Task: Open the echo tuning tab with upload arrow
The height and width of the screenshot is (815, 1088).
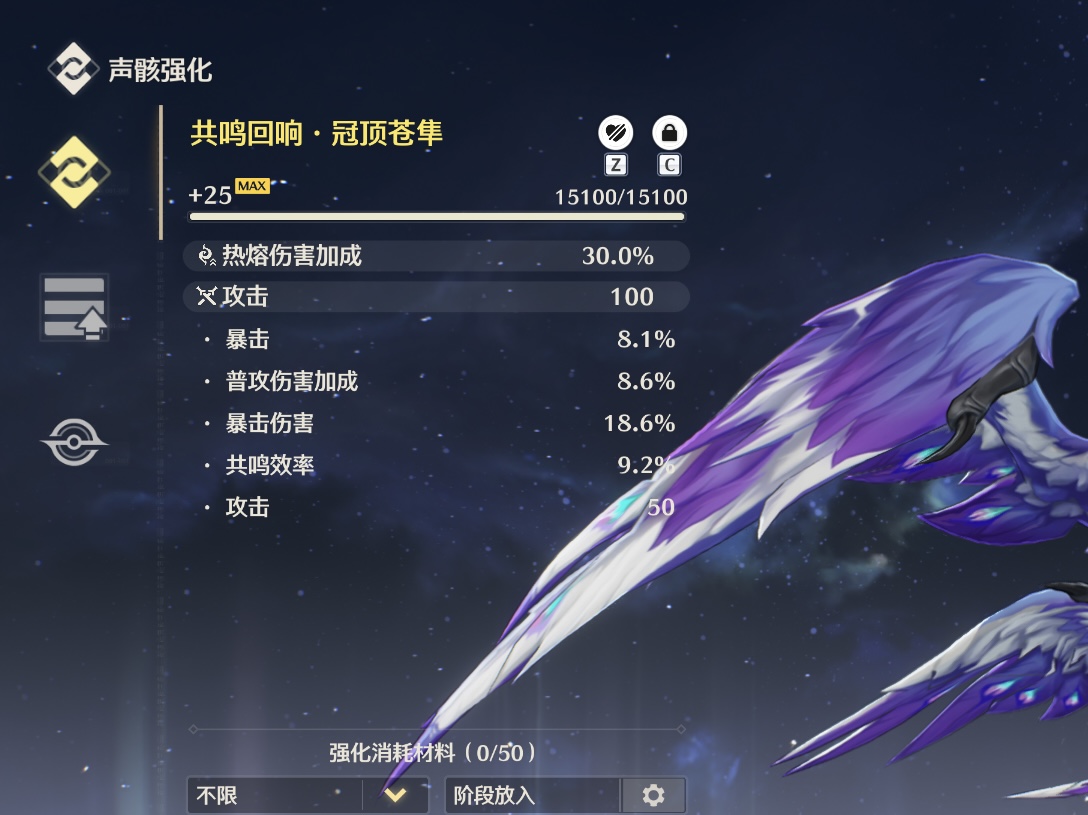Action: (74, 307)
